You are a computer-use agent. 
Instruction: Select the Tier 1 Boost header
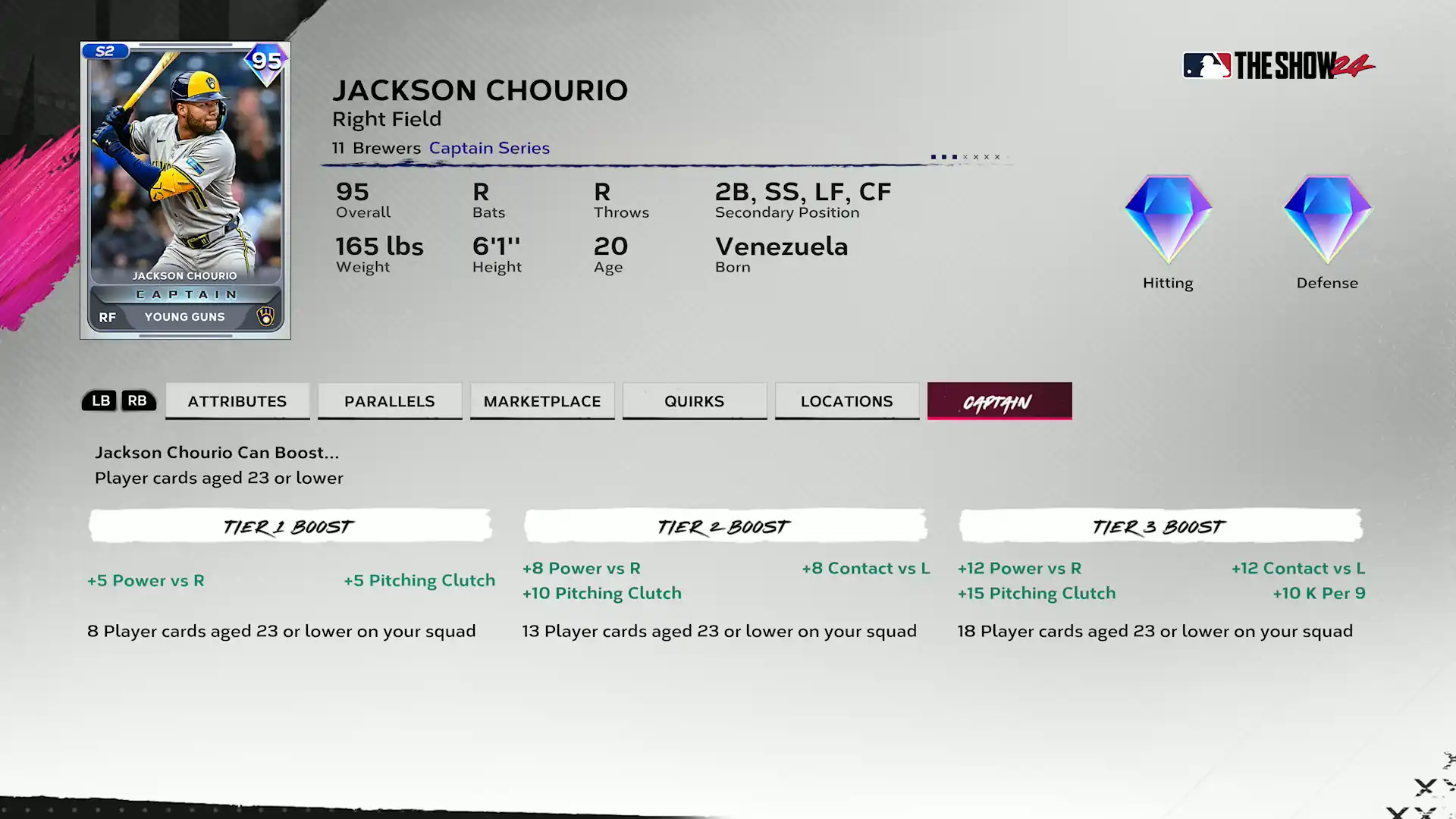[290, 526]
